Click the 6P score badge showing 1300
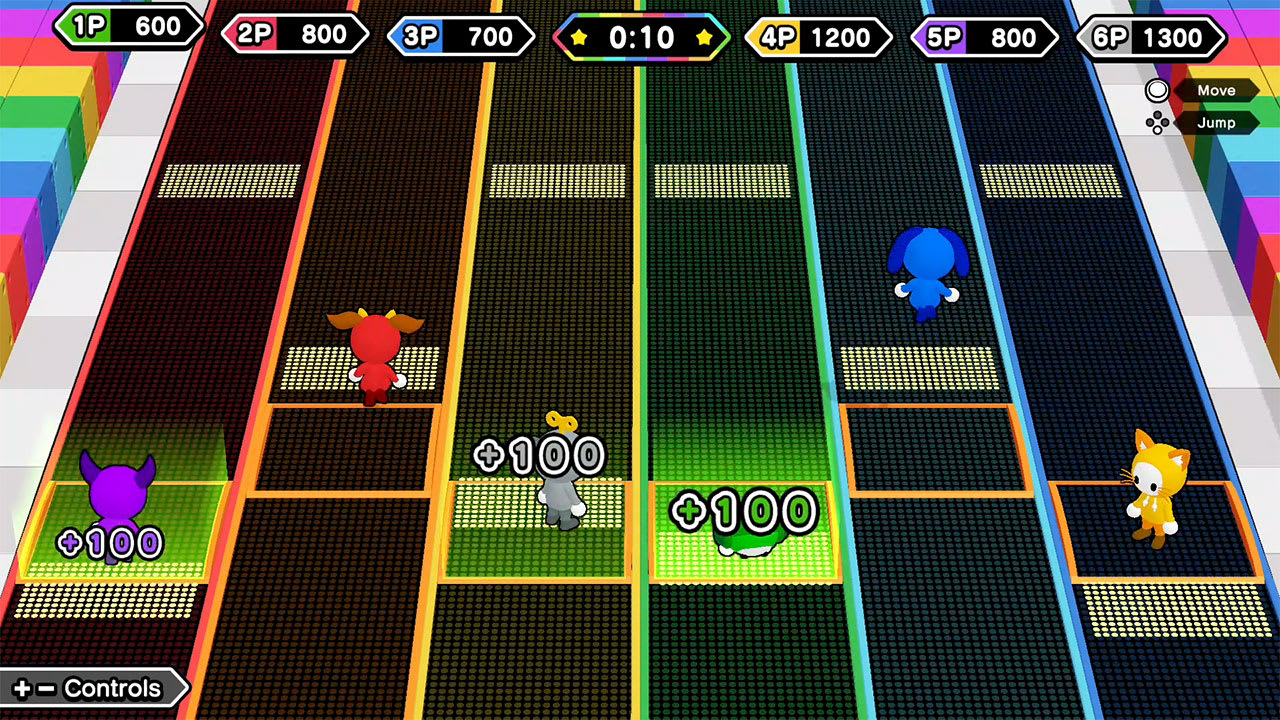Viewport: 1280px width, 720px height. (x=1150, y=35)
